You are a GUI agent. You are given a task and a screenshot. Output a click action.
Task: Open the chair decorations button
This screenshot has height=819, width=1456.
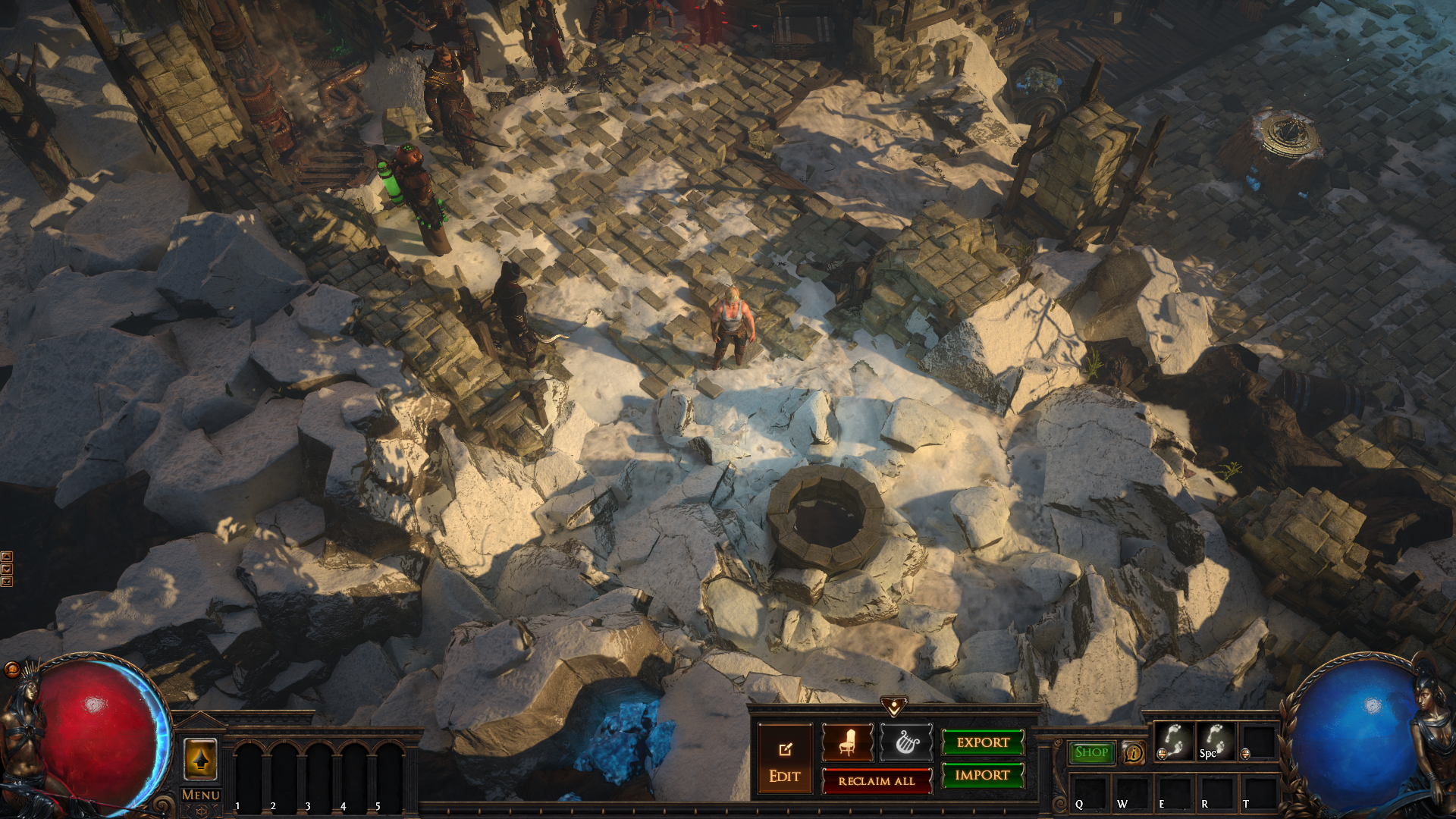click(847, 742)
